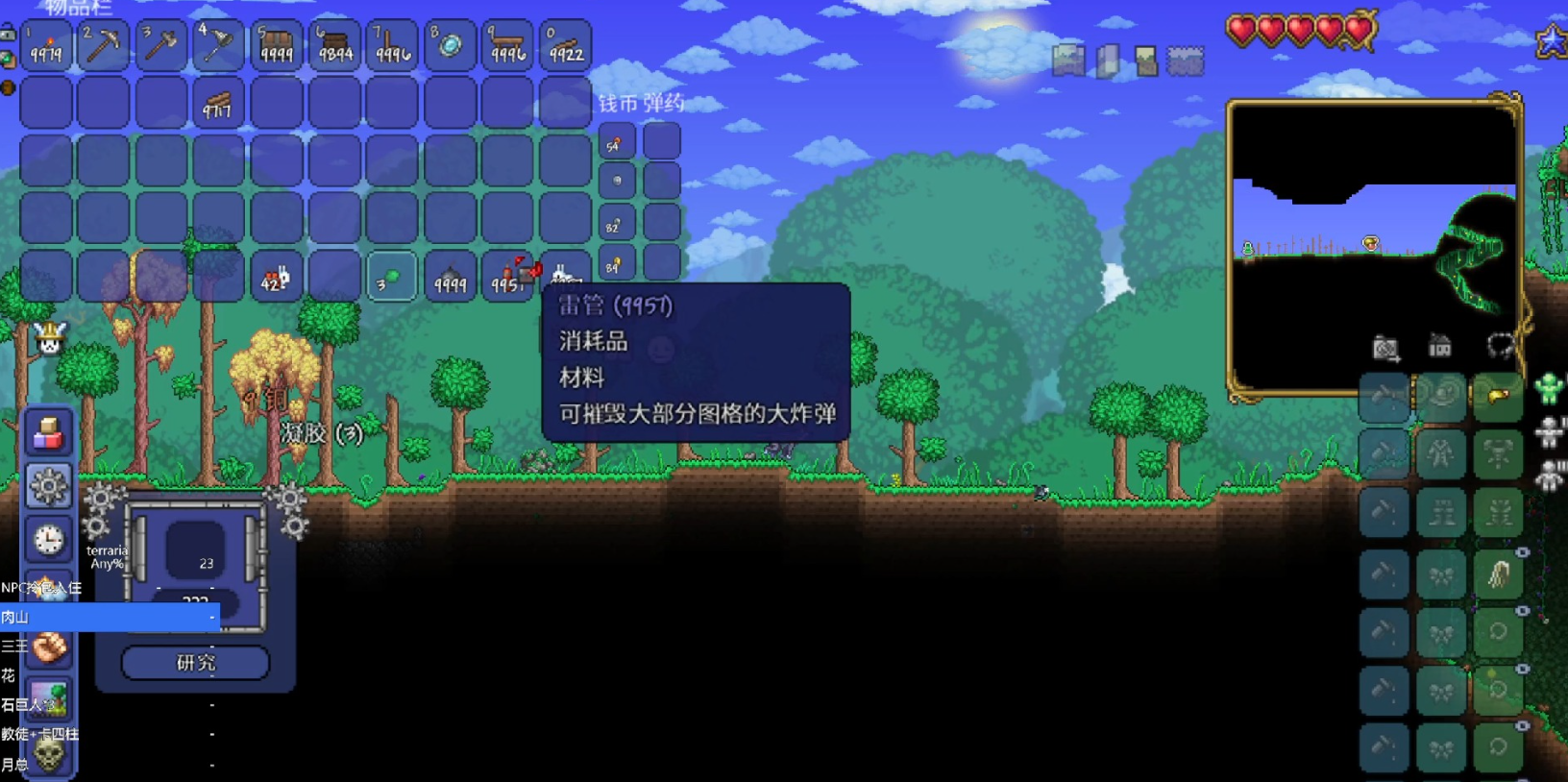The image size is (1568, 782).
Task: Select the axe in hotbar slot 3
Action: (160, 43)
